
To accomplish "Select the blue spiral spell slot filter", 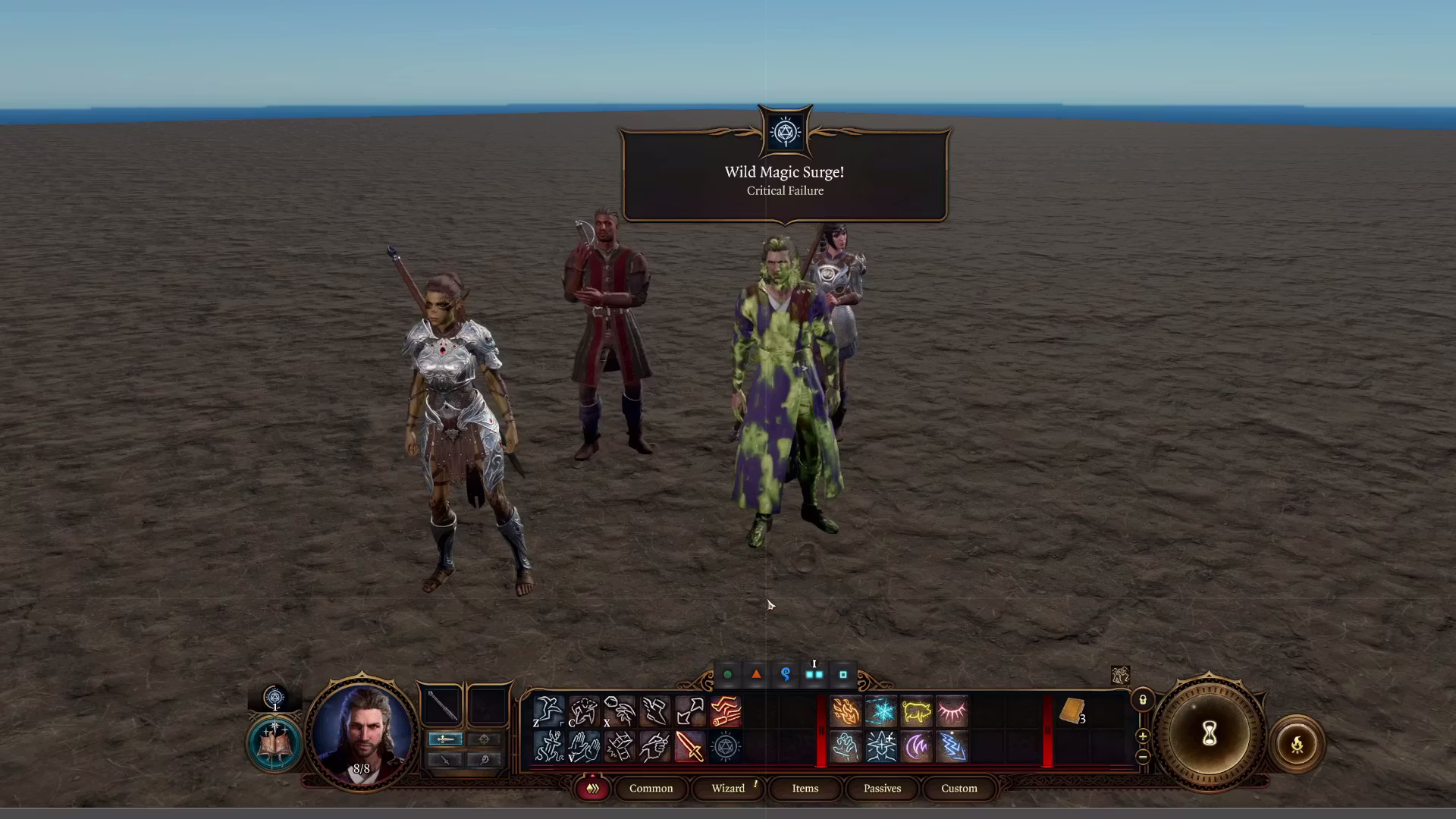I will pyautogui.click(x=786, y=674).
